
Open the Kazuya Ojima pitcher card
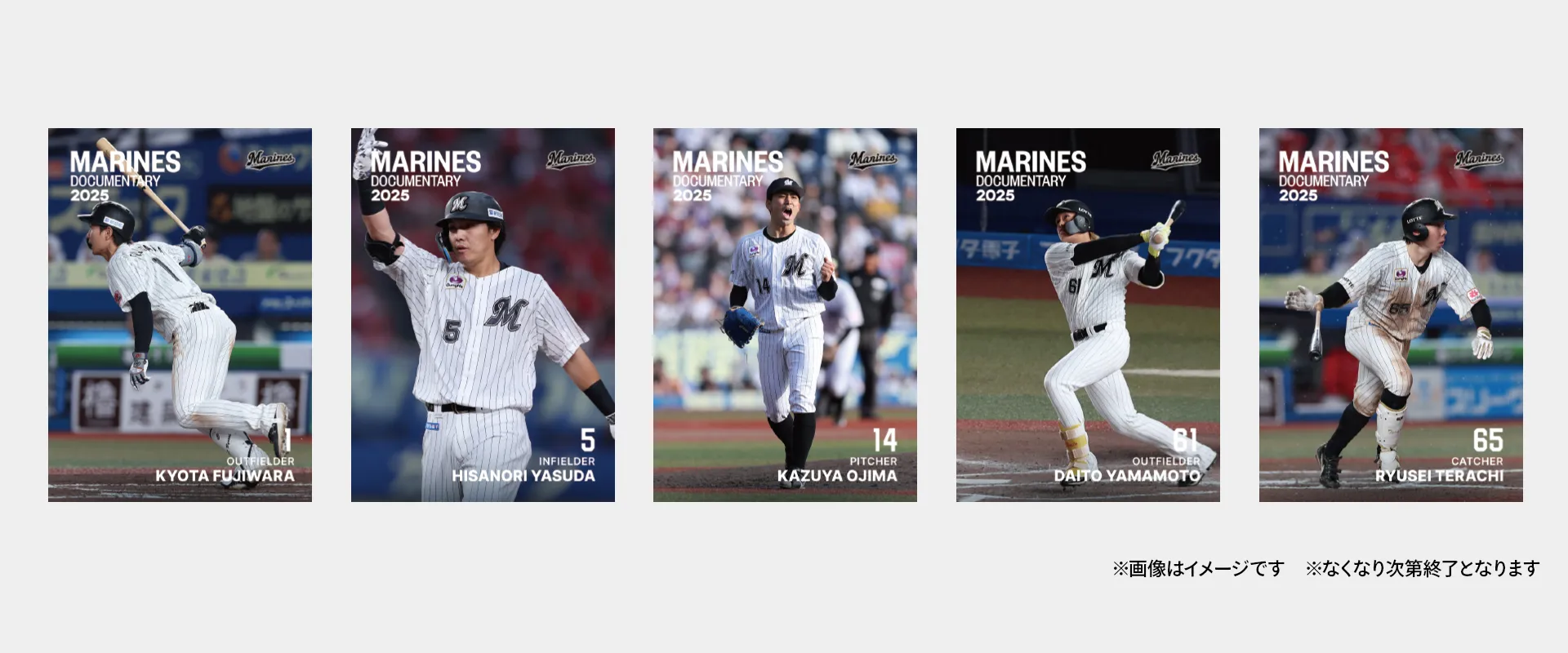pyautogui.click(x=785, y=314)
